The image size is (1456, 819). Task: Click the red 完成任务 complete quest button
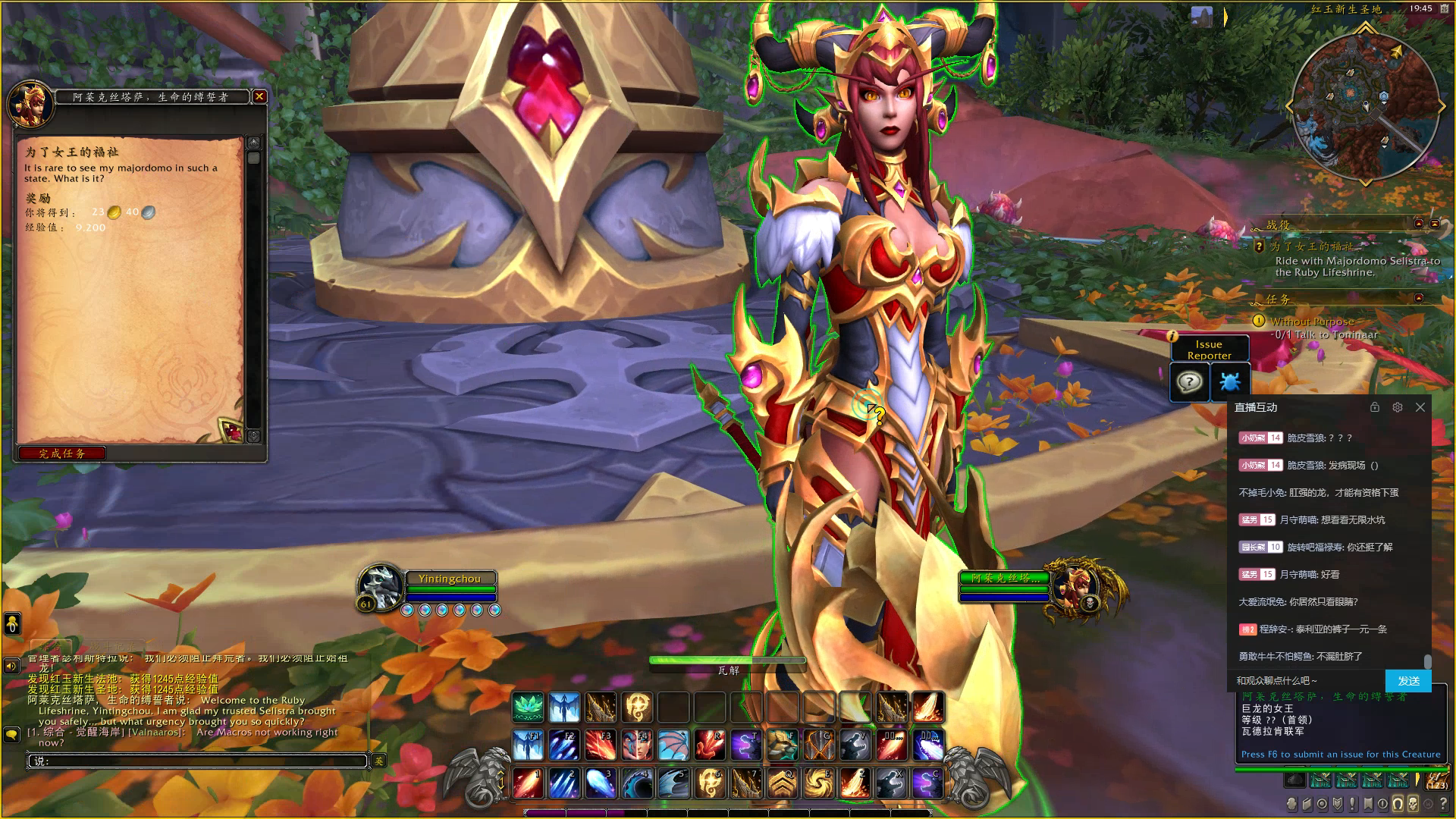pos(62,453)
